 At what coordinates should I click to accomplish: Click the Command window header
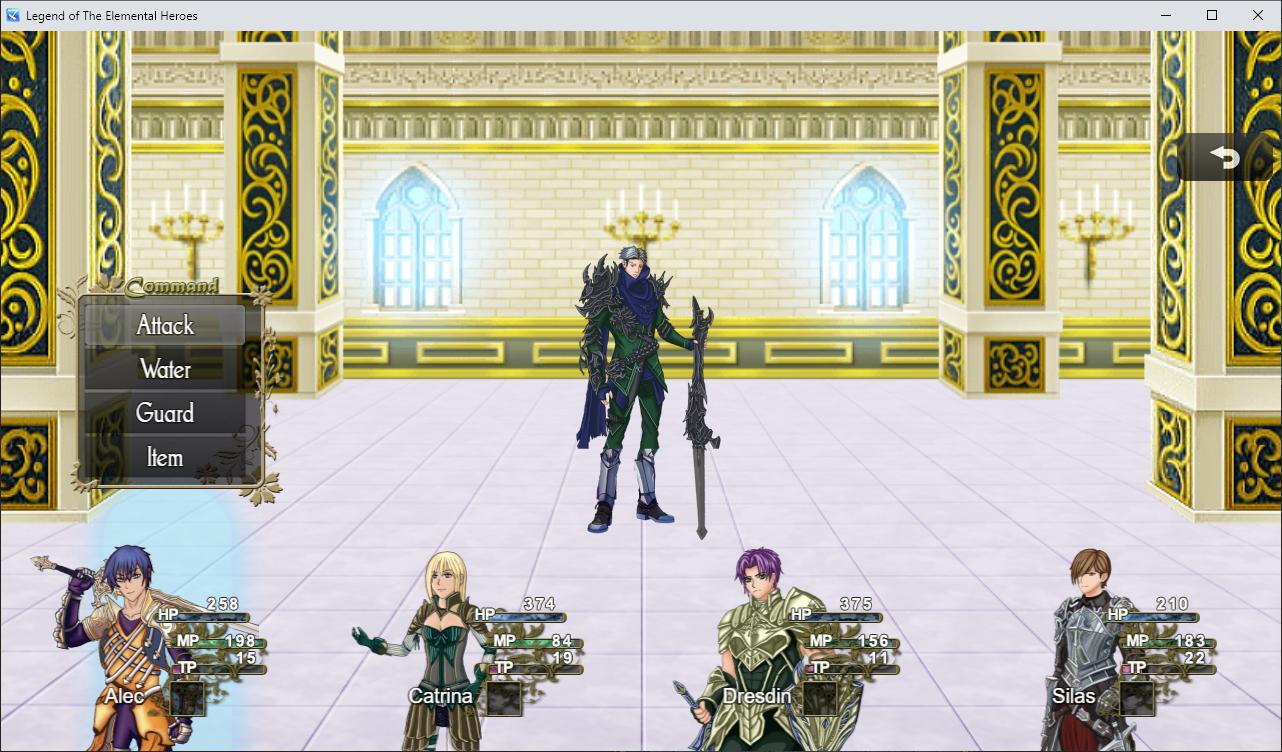tap(169, 285)
